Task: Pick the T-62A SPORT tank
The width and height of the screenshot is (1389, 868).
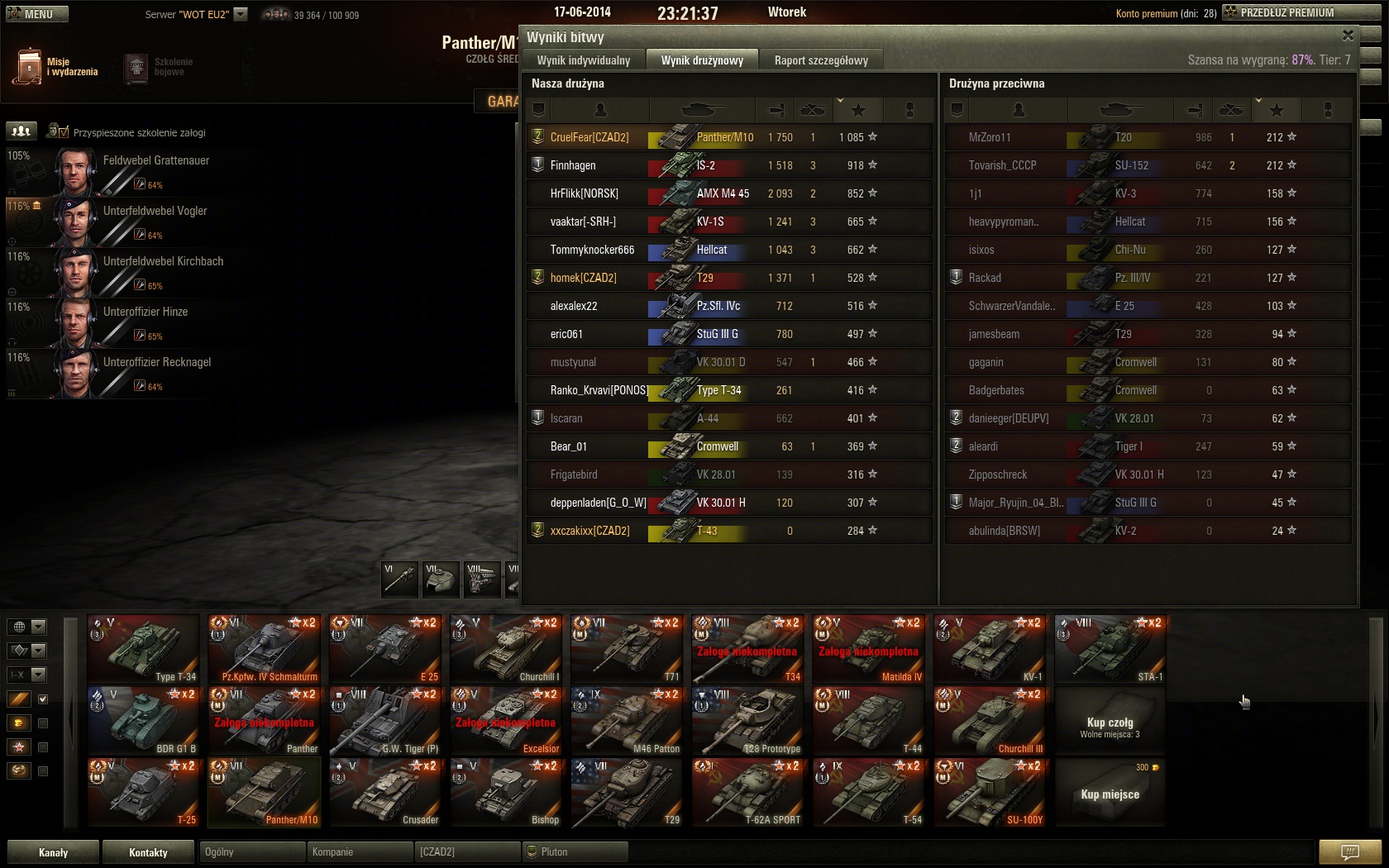Action: click(x=747, y=793)
